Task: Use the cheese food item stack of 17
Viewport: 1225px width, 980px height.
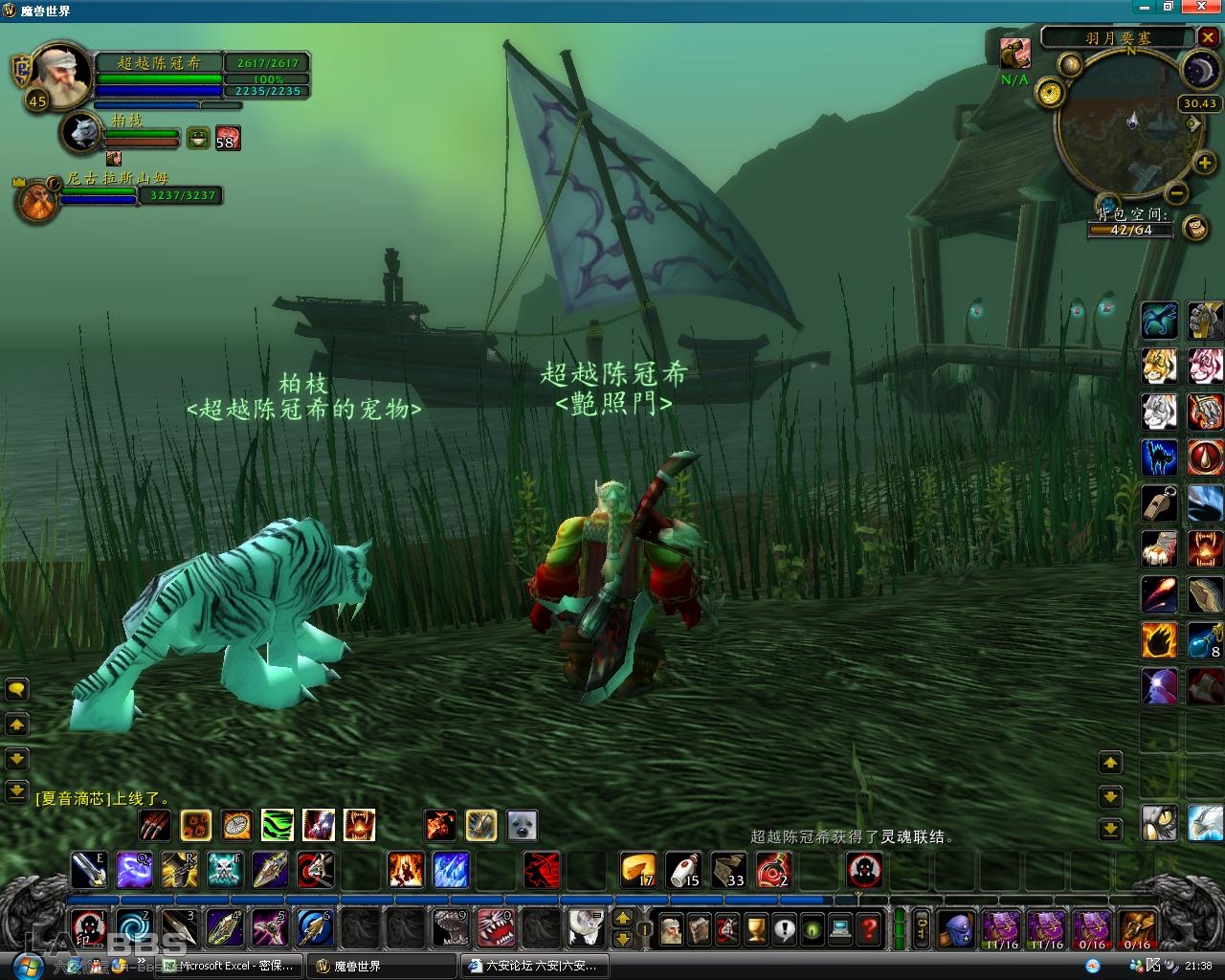Action: [x=638, y=870]
